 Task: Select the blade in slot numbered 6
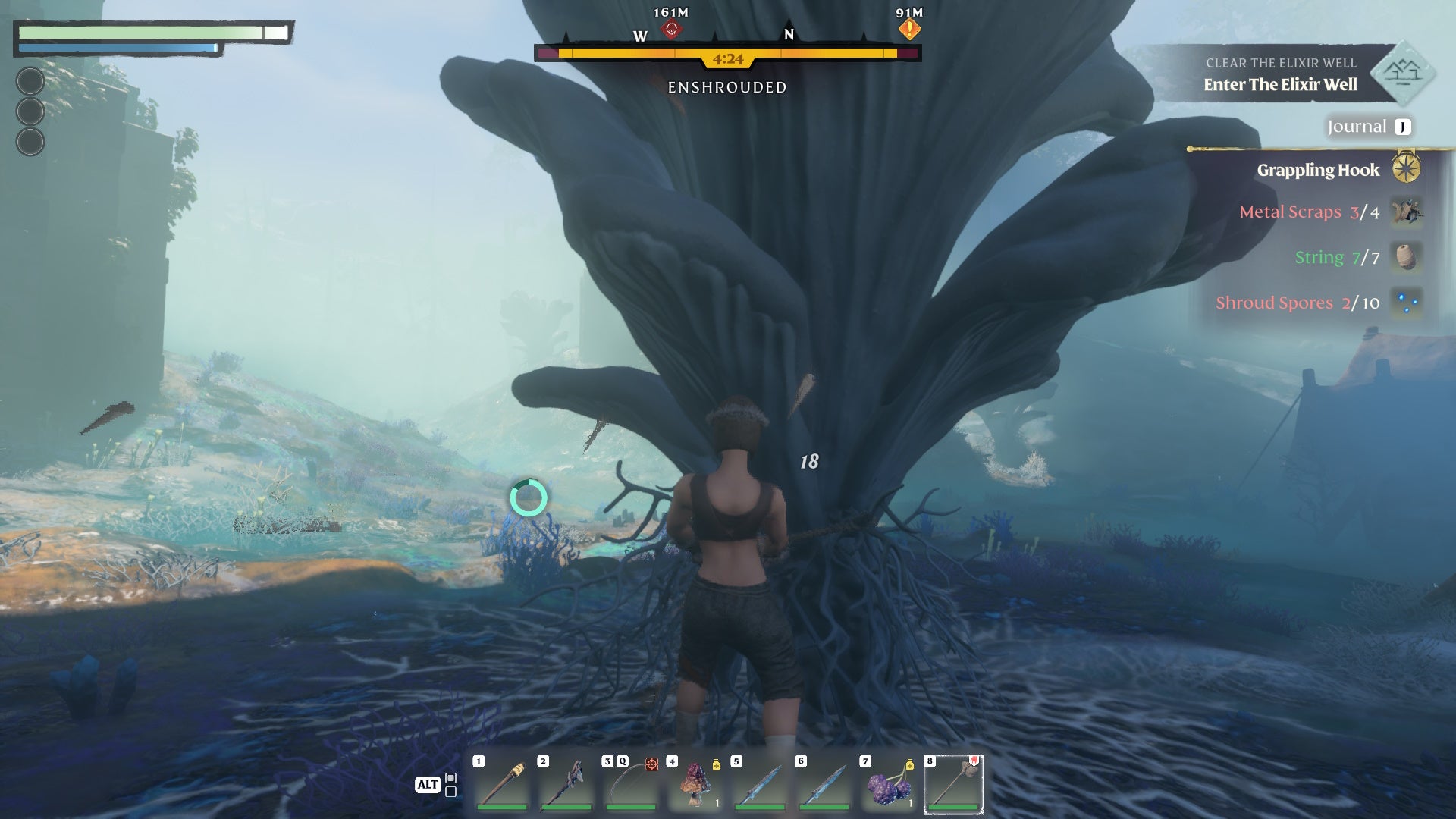coord(824,783)
